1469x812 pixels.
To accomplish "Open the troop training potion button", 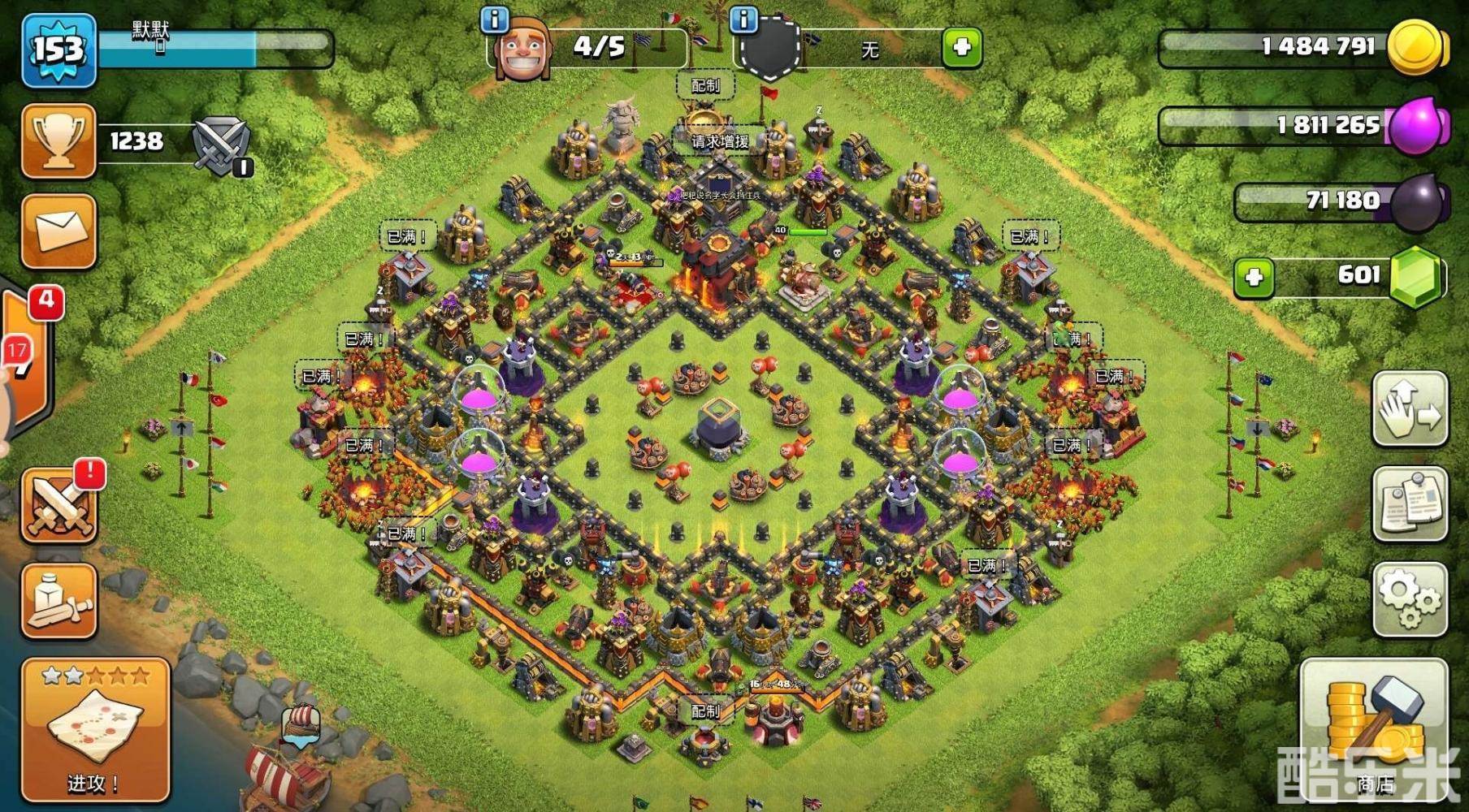I will click(59, 602).
